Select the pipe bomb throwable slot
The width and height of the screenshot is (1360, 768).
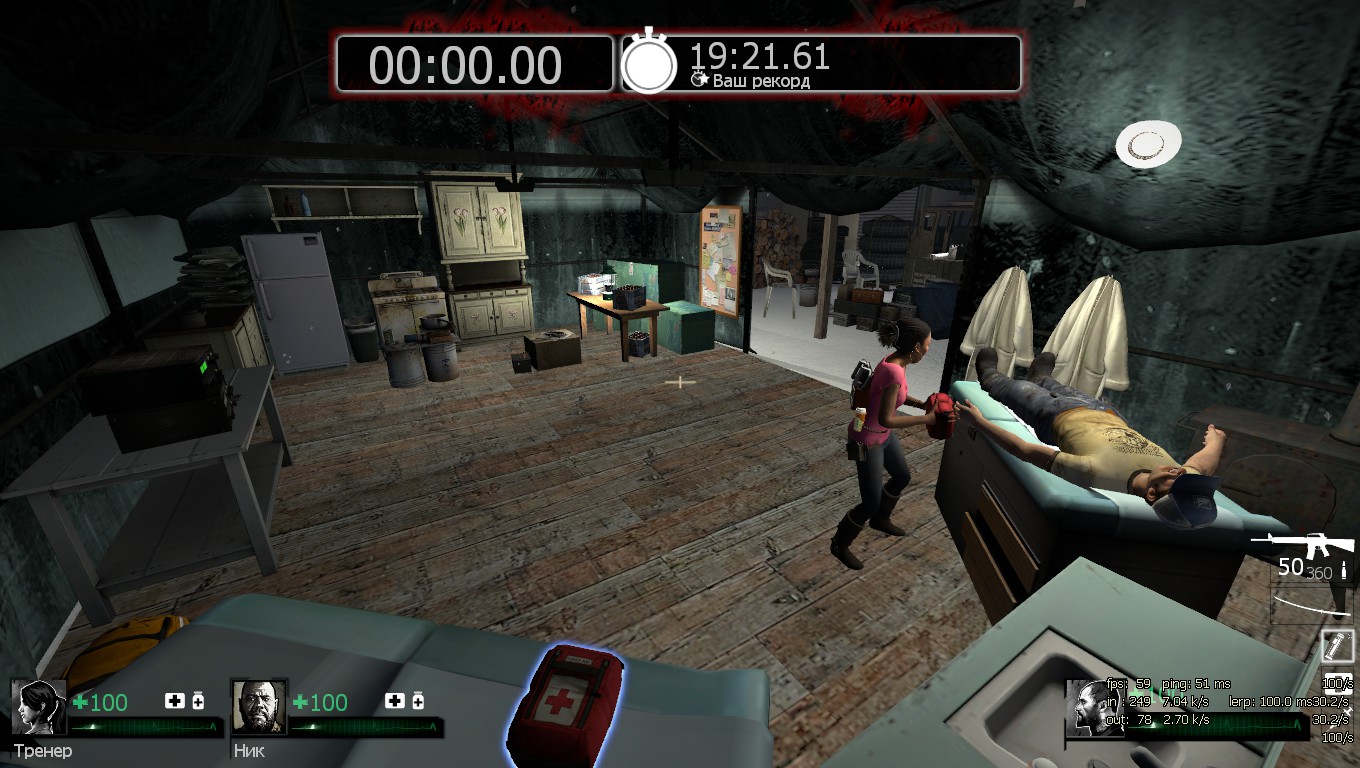click(1338, 645)
